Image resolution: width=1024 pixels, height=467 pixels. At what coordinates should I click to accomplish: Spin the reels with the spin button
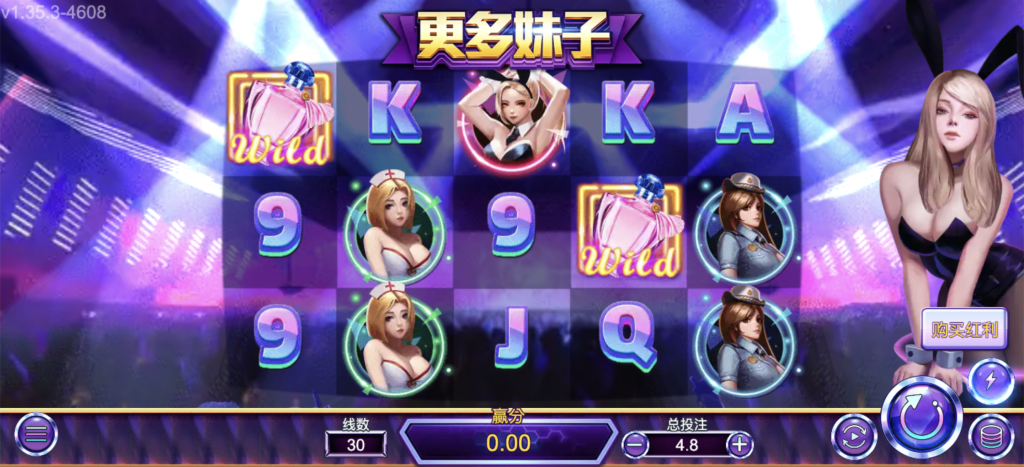pyautogui.click(x=920, y=417)
